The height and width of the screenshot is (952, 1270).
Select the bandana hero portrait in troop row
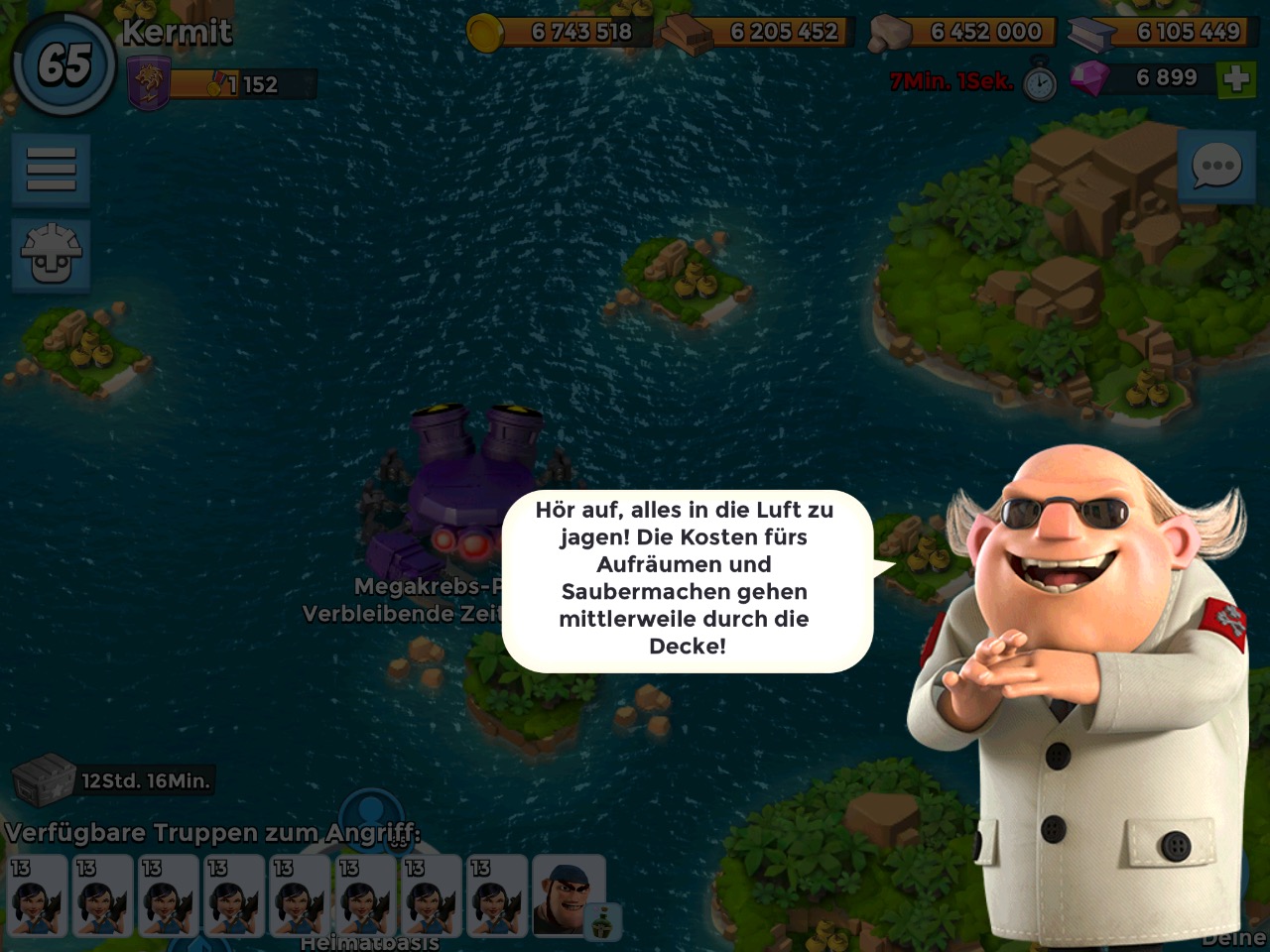click(568, 895)
